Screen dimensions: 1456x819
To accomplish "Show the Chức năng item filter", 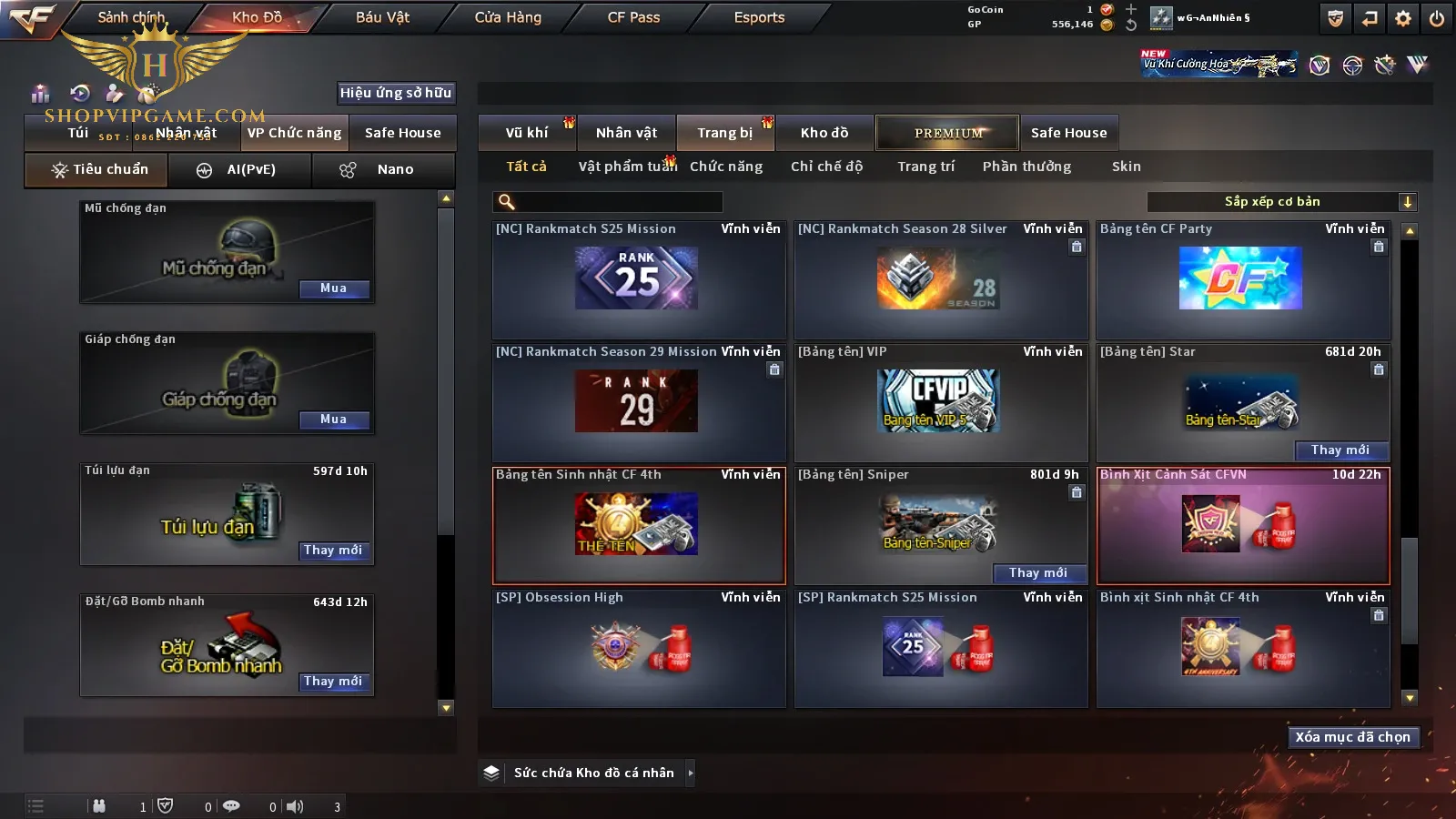I will coord(726,167).
